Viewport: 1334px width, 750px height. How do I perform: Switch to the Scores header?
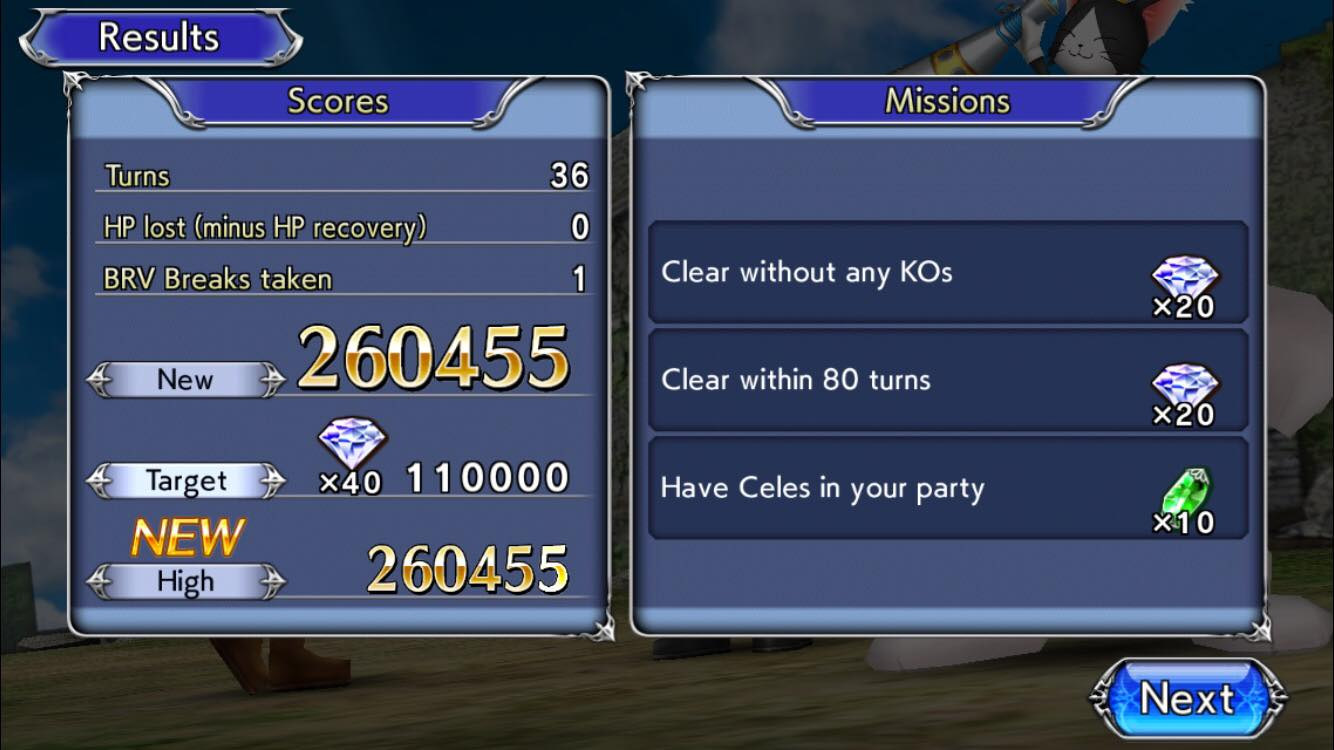[x=338, y=100]
